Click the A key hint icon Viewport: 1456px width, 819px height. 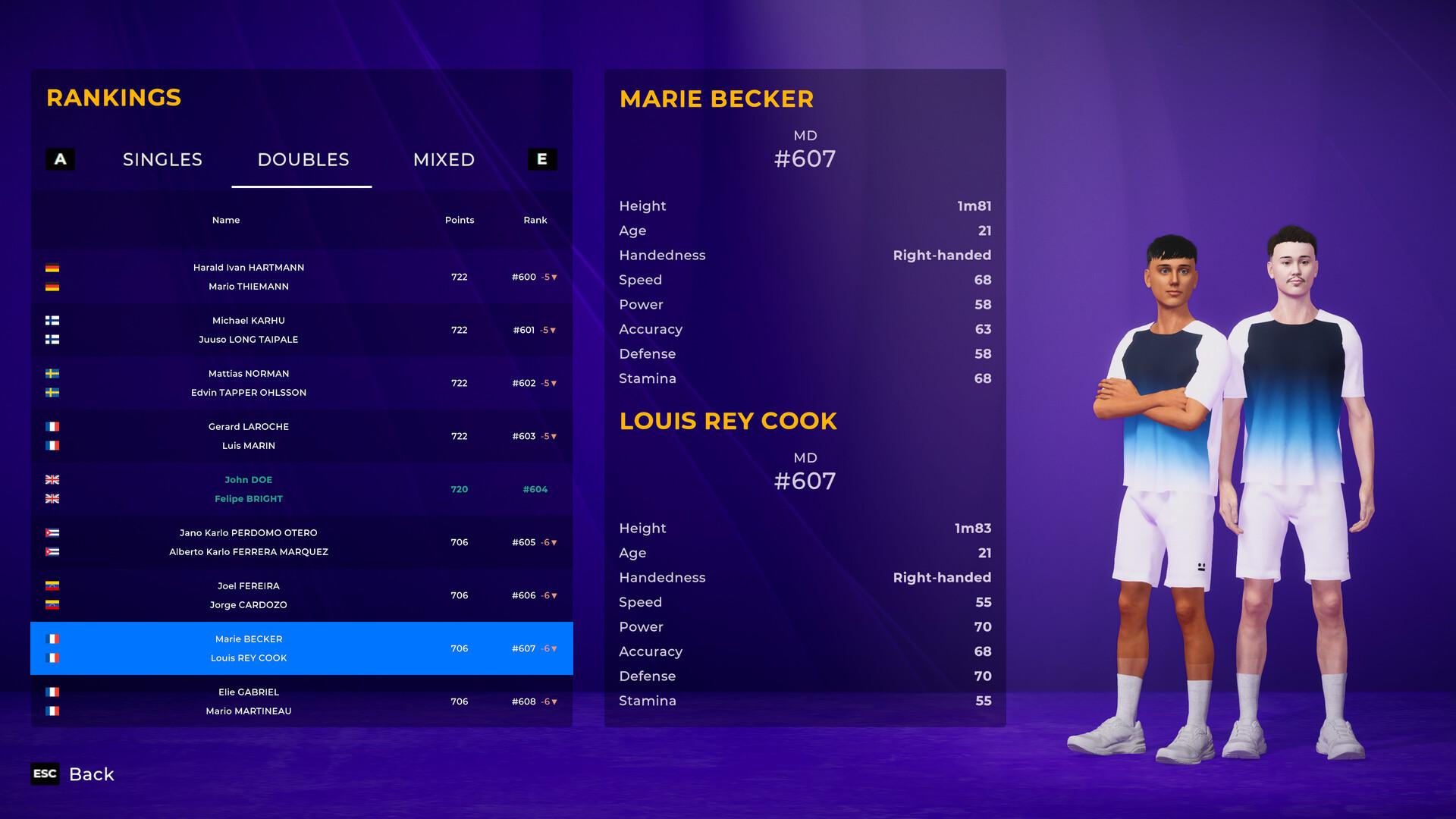point(60,159)
